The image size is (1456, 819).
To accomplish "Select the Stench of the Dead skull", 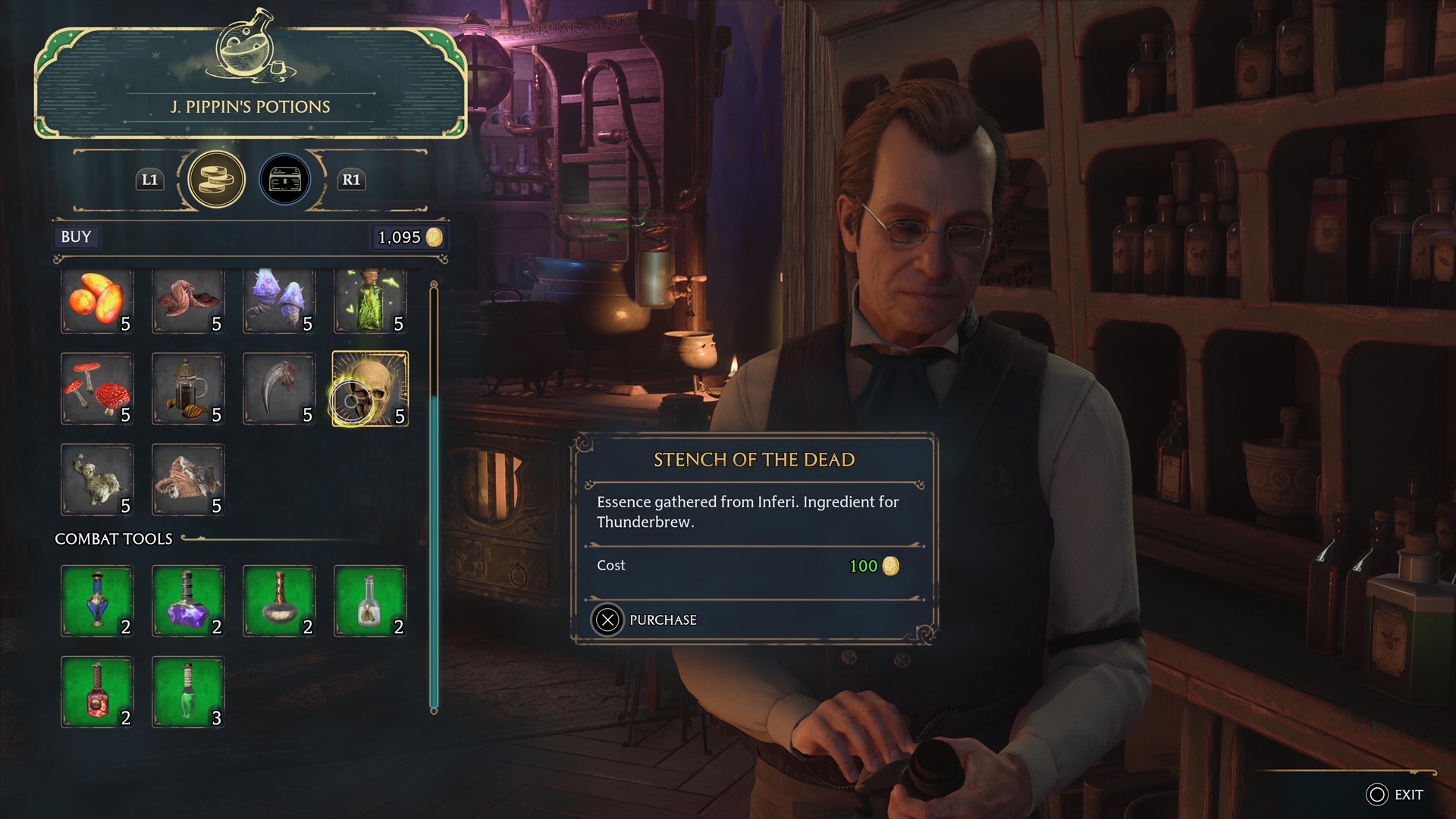I will 370,389.
